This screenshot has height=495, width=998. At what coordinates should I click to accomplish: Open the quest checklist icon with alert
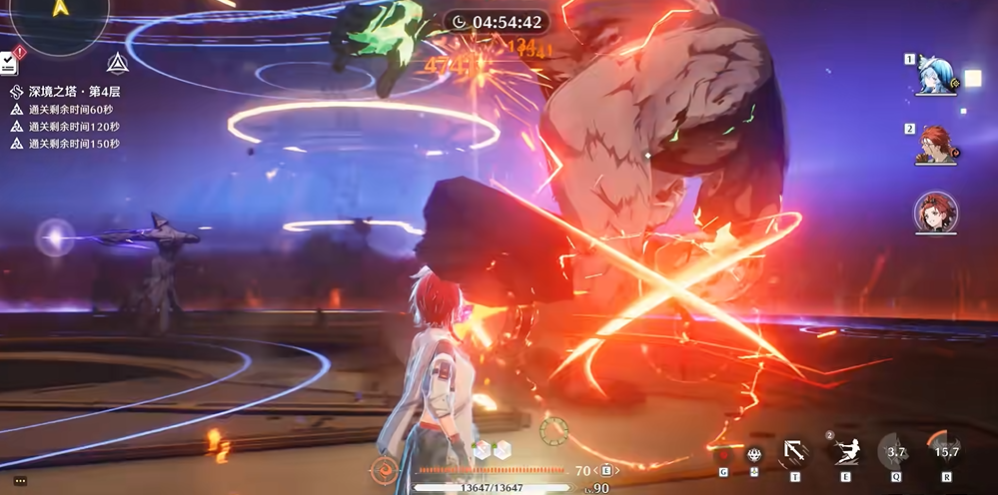pyautogui.click(x=8, y=62)
